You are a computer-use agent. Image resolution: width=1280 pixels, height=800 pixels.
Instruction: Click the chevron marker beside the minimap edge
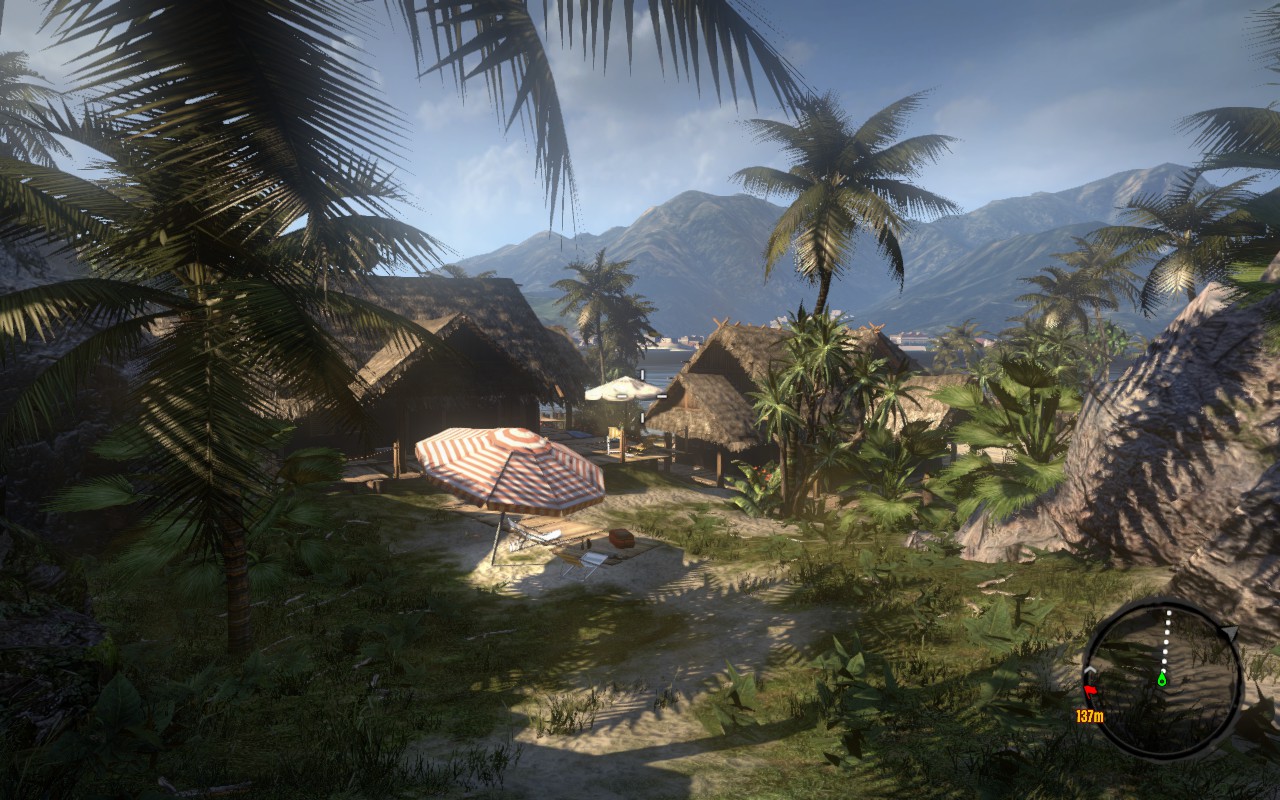coord(1089,669)
